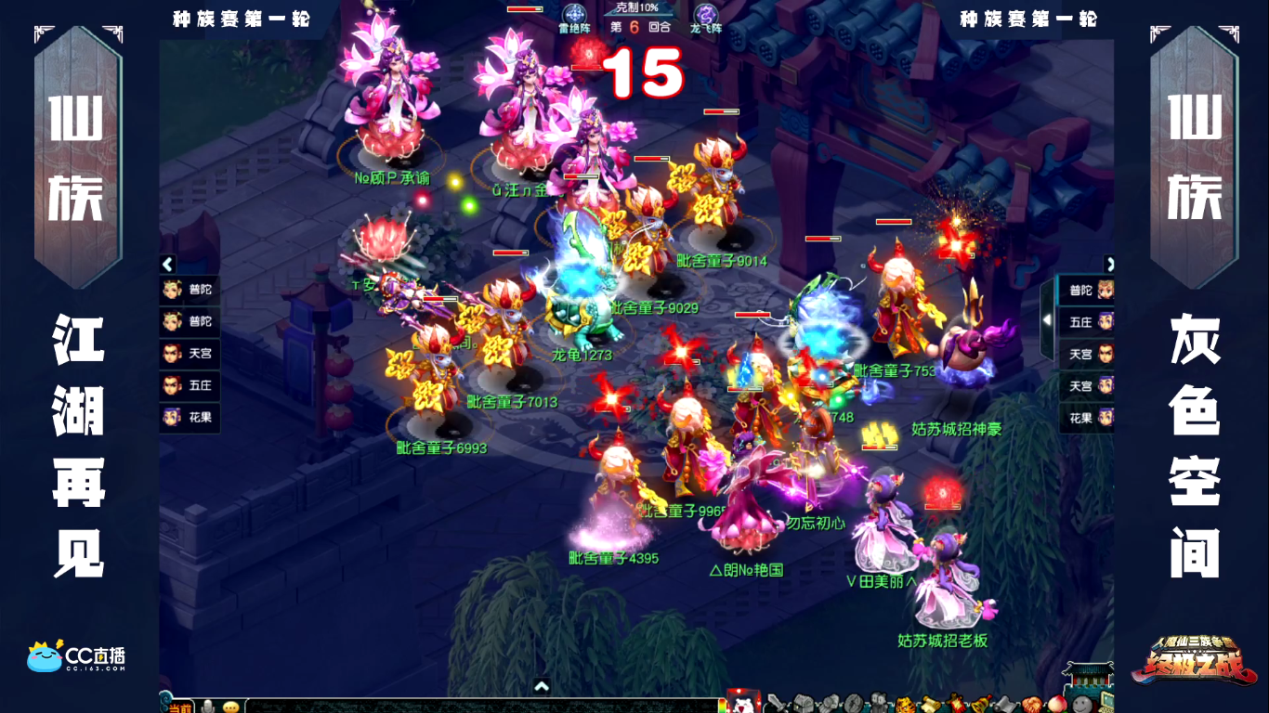This screenshot has width=1269, height=713.
Task: Toggle the microphone voice chat icon
Action: coord(208,706)
